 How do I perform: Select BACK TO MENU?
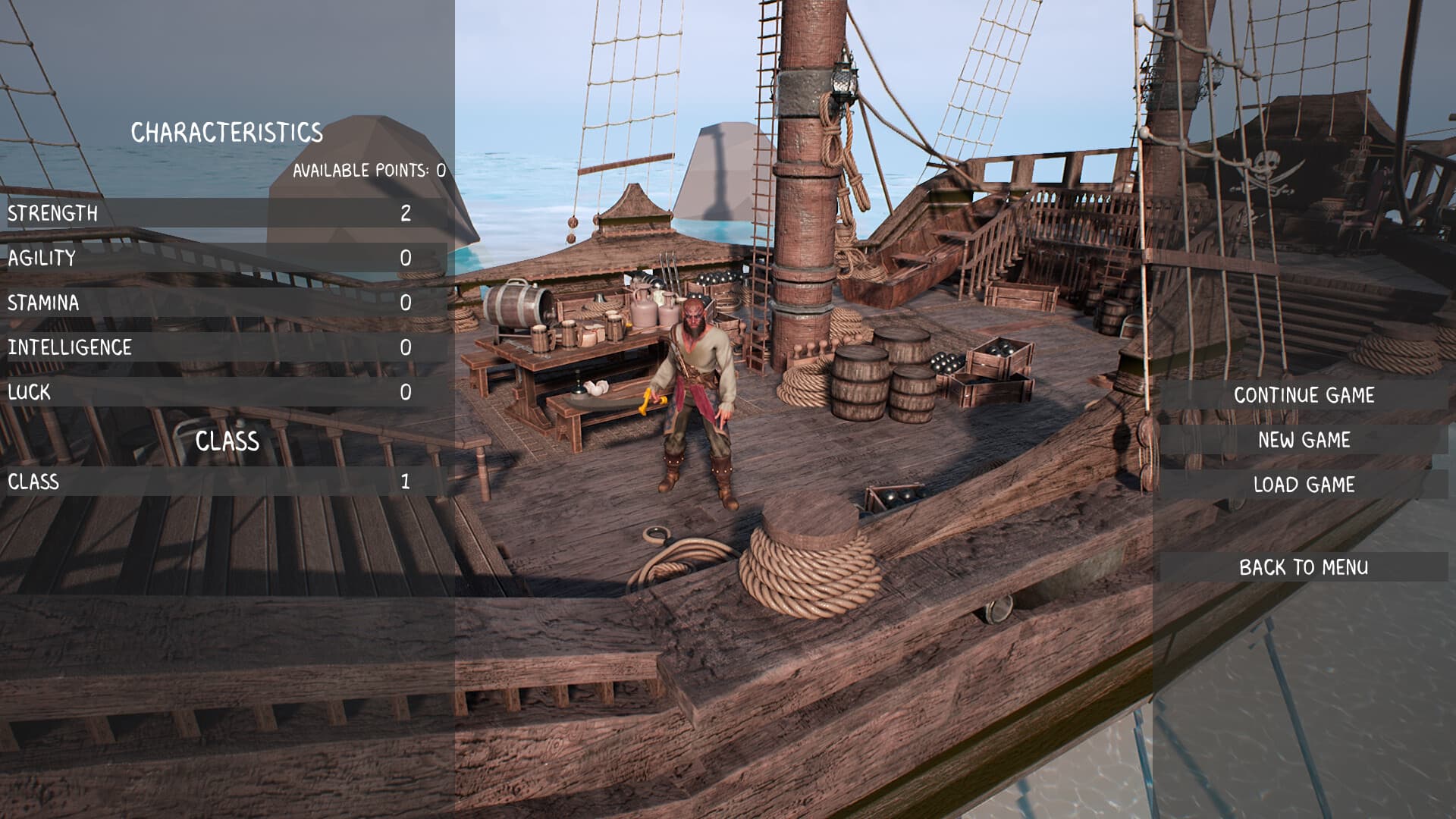pos(1304,566)
